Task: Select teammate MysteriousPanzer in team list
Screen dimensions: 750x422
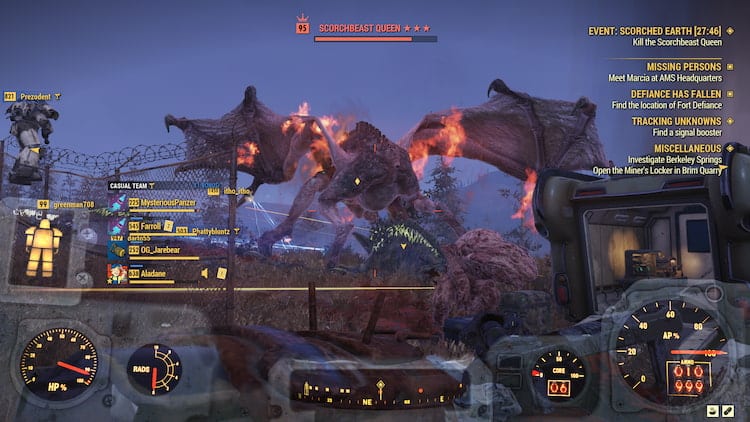Action: (x=168, y=202)
